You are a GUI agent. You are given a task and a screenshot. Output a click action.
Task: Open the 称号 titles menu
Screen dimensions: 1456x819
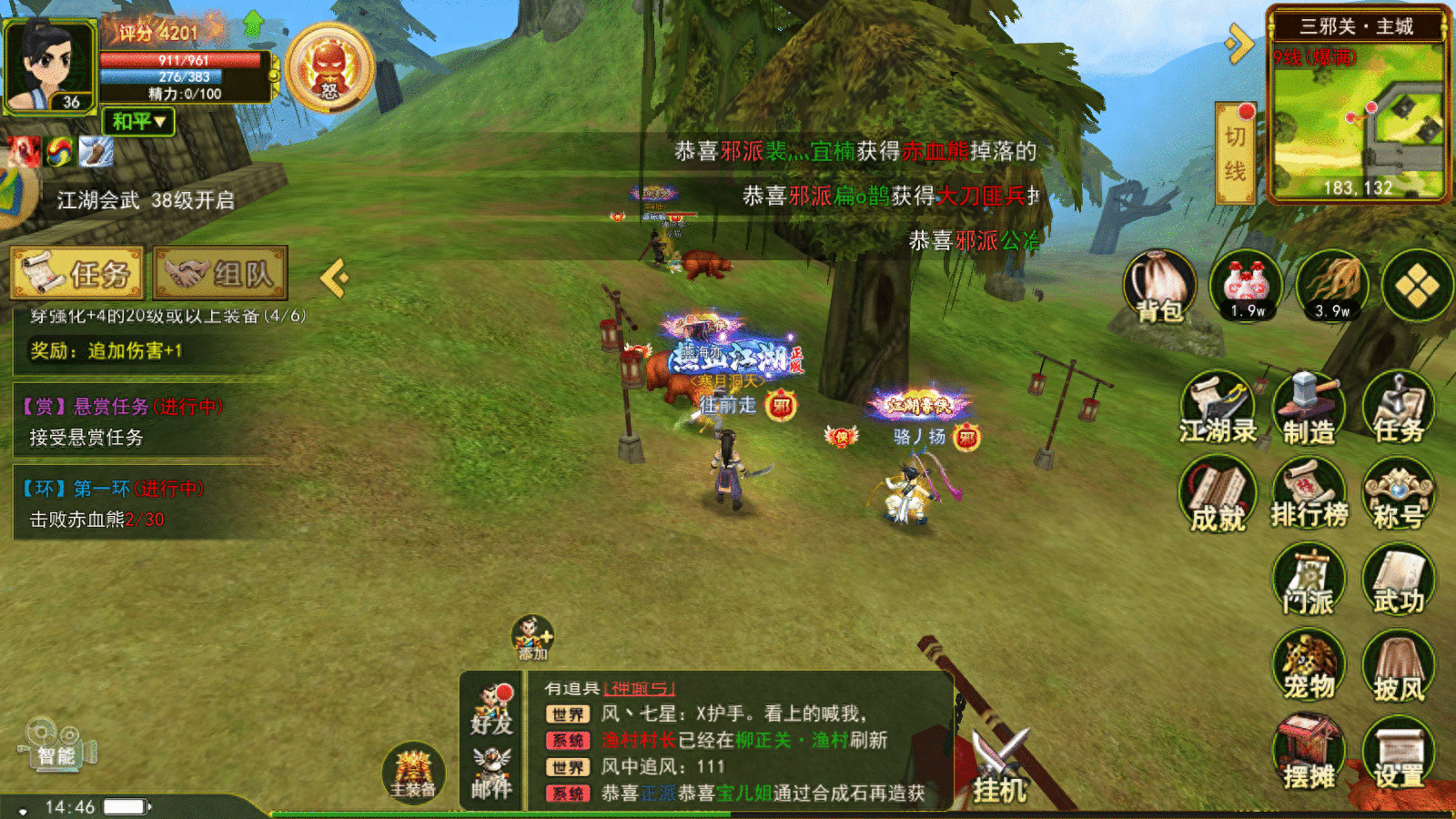point(1399,494)
